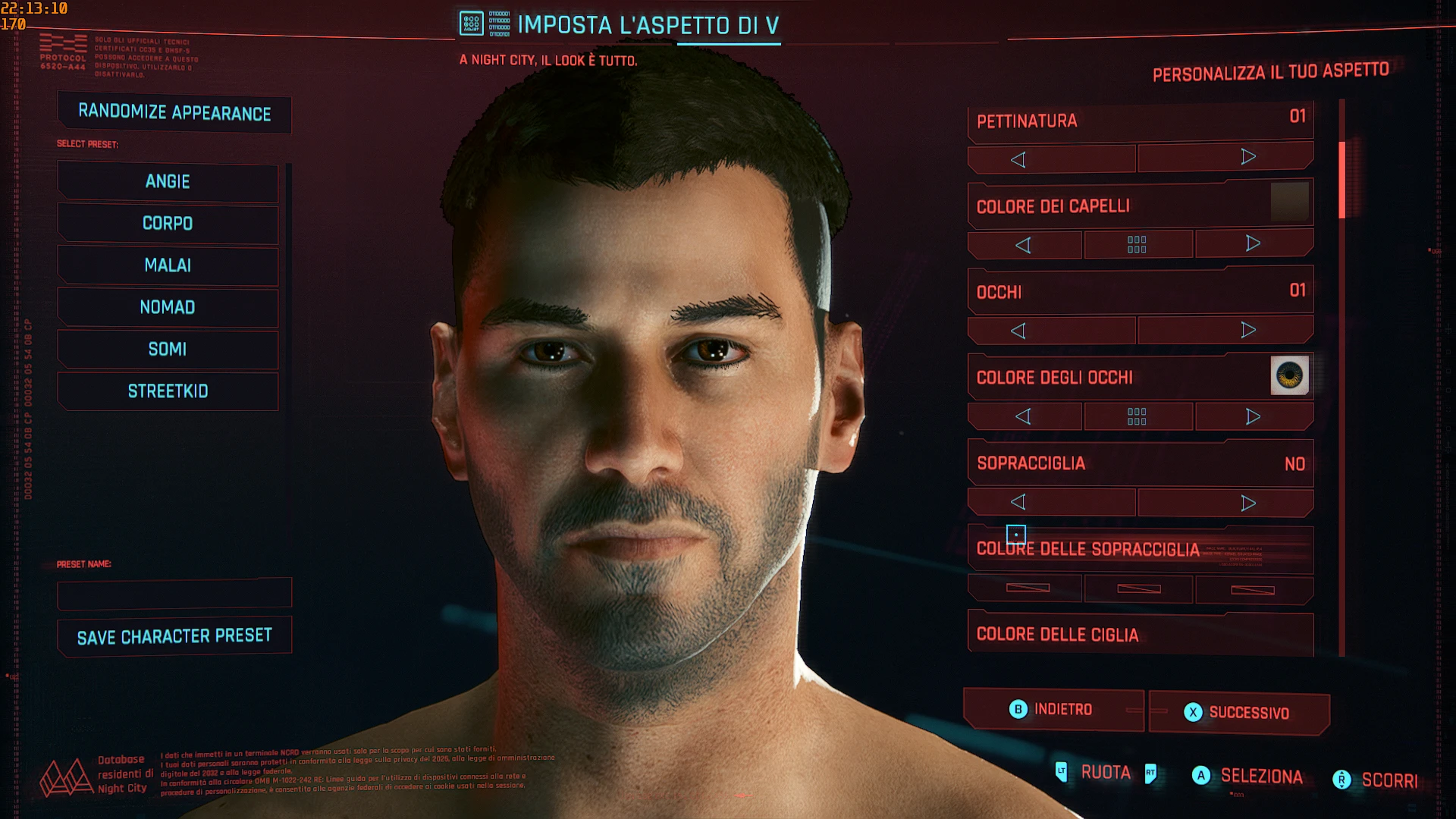Screen dimensions: 1456x819
Task: Continue with the Successivo button
Action: point(1239,713)
